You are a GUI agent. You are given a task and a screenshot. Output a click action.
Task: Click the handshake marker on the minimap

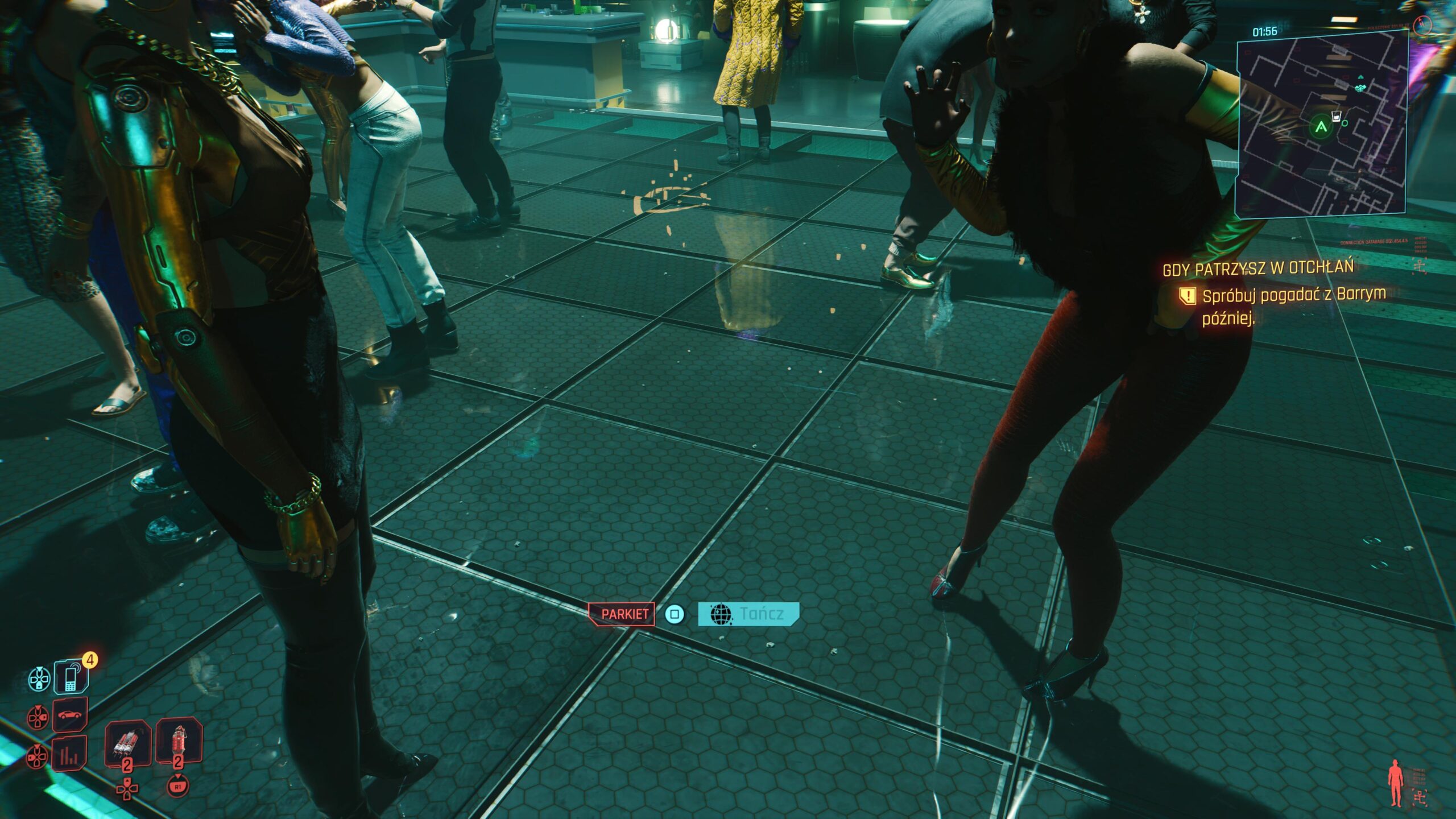click(1360, 88)
